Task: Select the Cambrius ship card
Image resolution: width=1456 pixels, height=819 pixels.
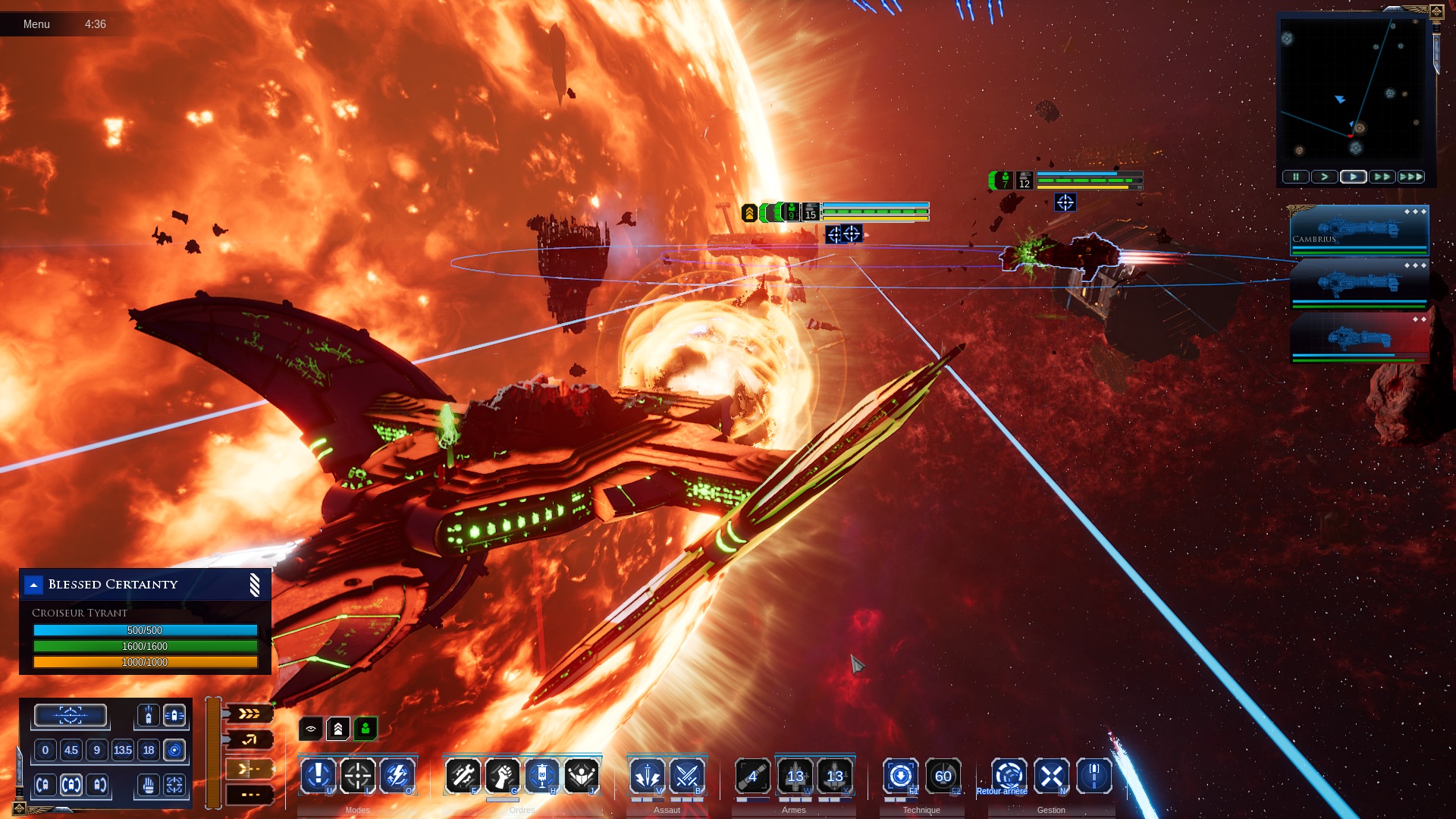Action: (x=1359, y=231)
